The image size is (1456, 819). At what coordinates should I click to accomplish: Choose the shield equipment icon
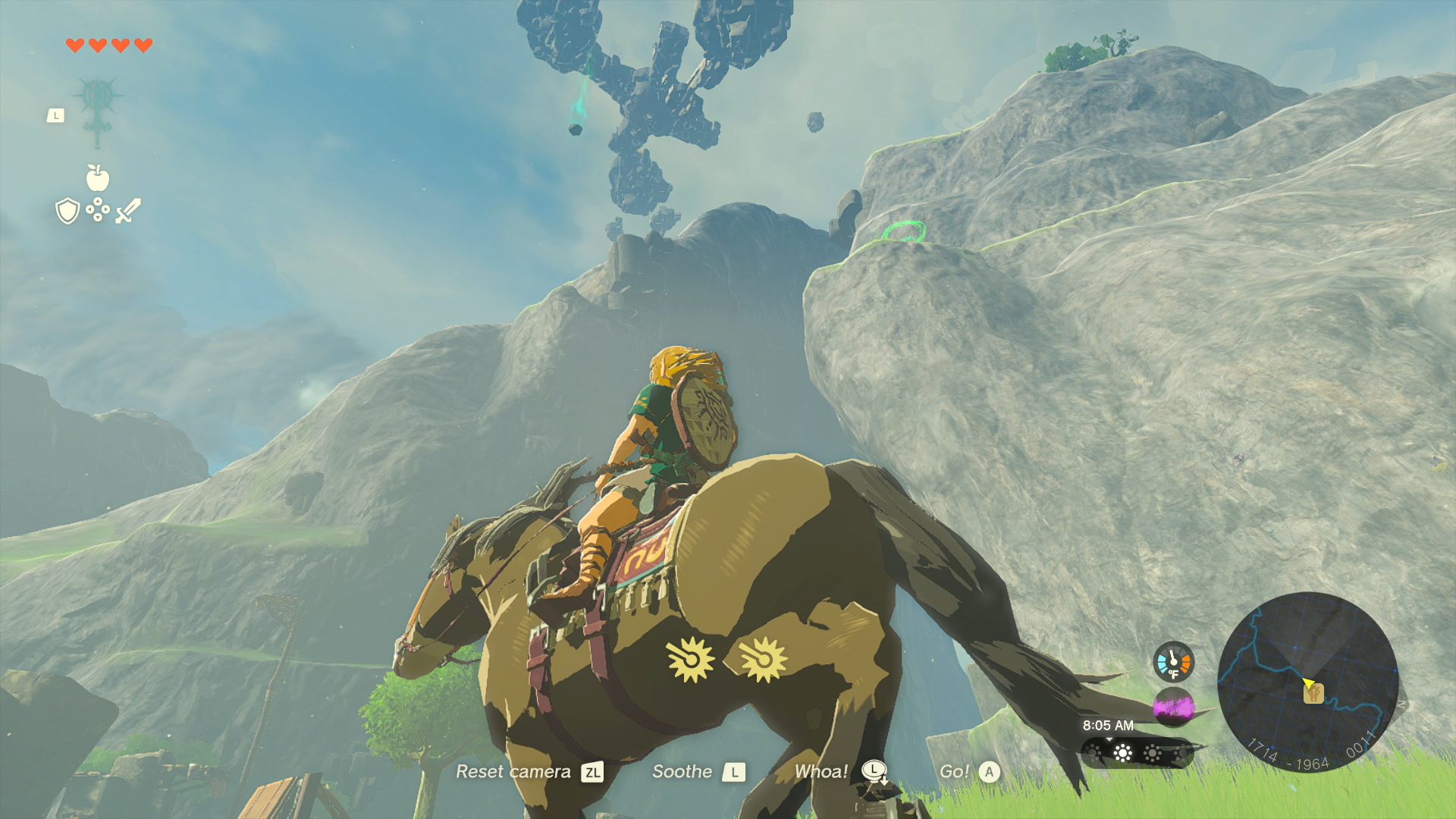(68, 211)
